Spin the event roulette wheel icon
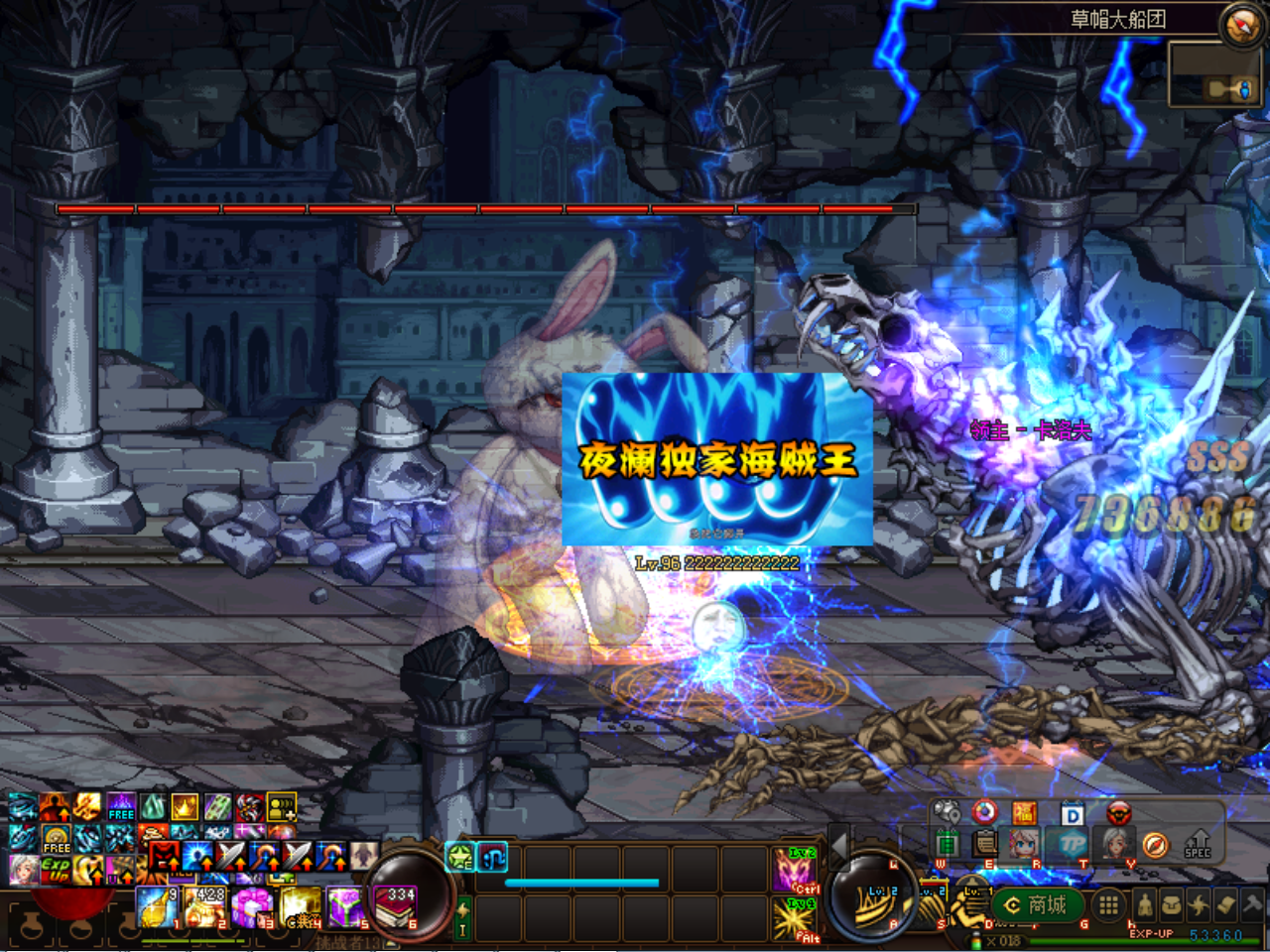Screen dimensions: 1270x952 pyautogui.click(x=984, y=811)
